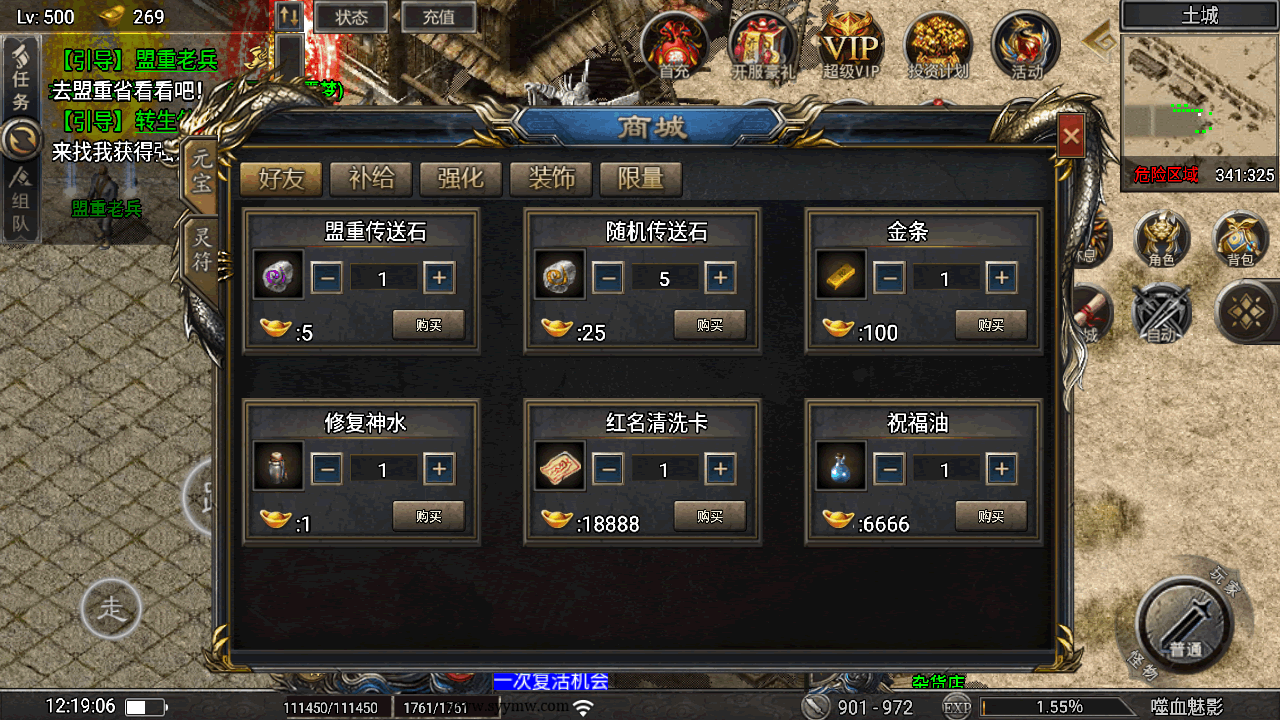
Task: Select the 装饰 shop tab
Action: tap(551, 179)
